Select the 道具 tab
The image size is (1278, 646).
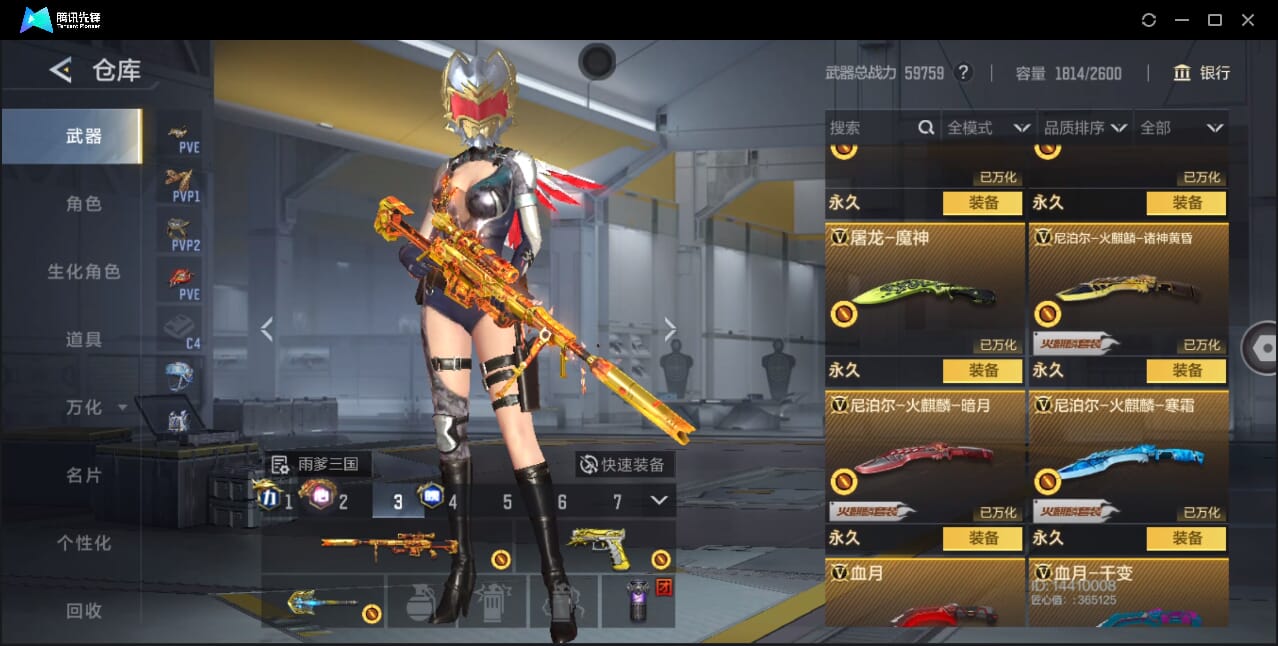click(84, 339)
